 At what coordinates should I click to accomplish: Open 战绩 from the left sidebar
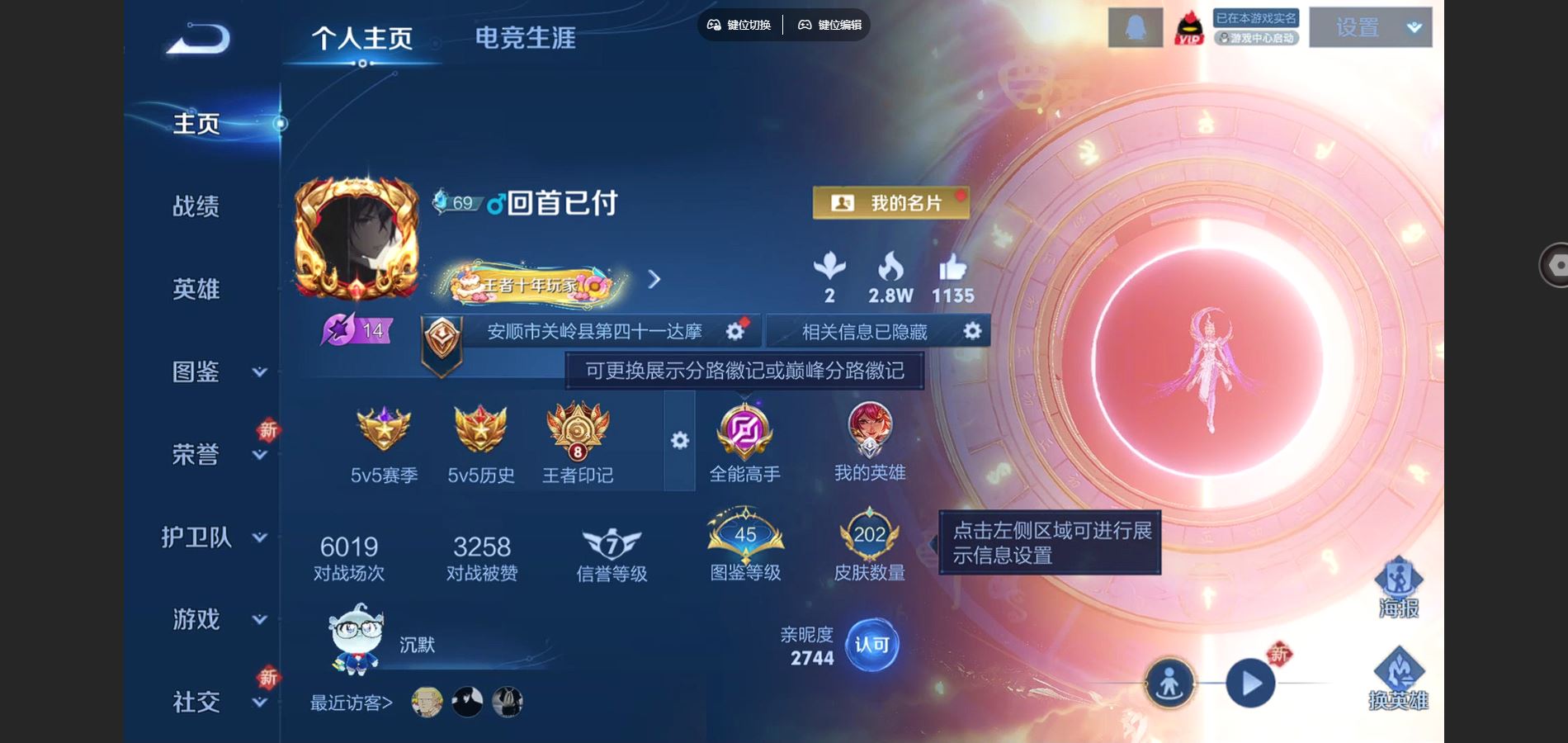(196, 207)
